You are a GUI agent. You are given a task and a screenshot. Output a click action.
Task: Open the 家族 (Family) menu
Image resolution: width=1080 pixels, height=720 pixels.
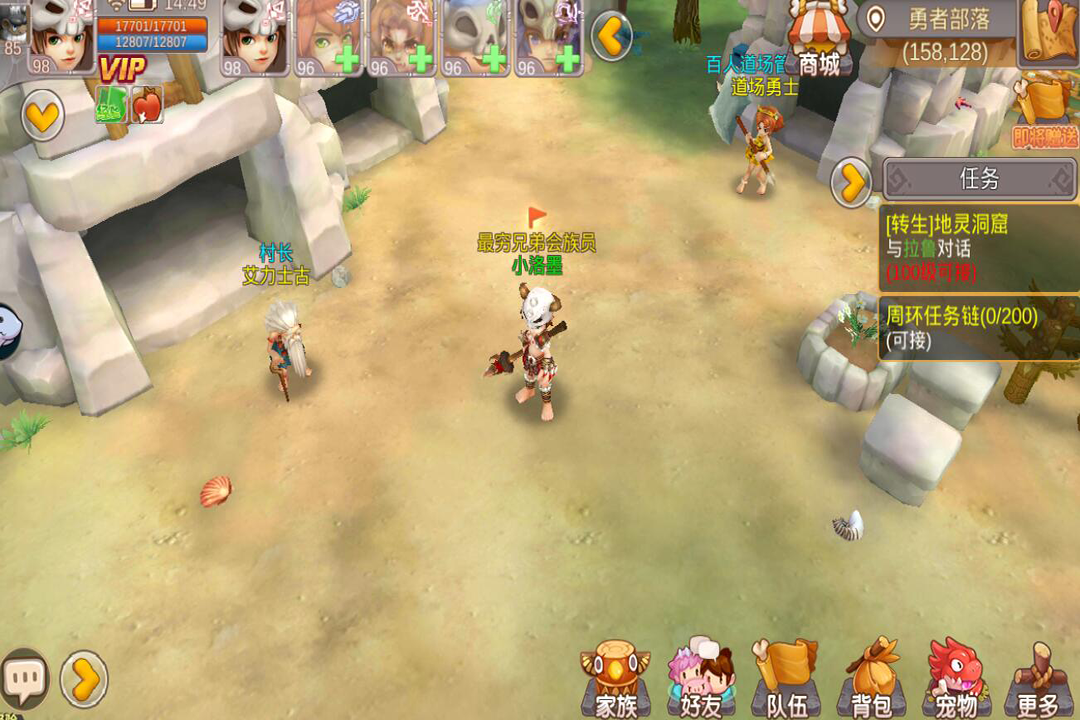point(615,682)
